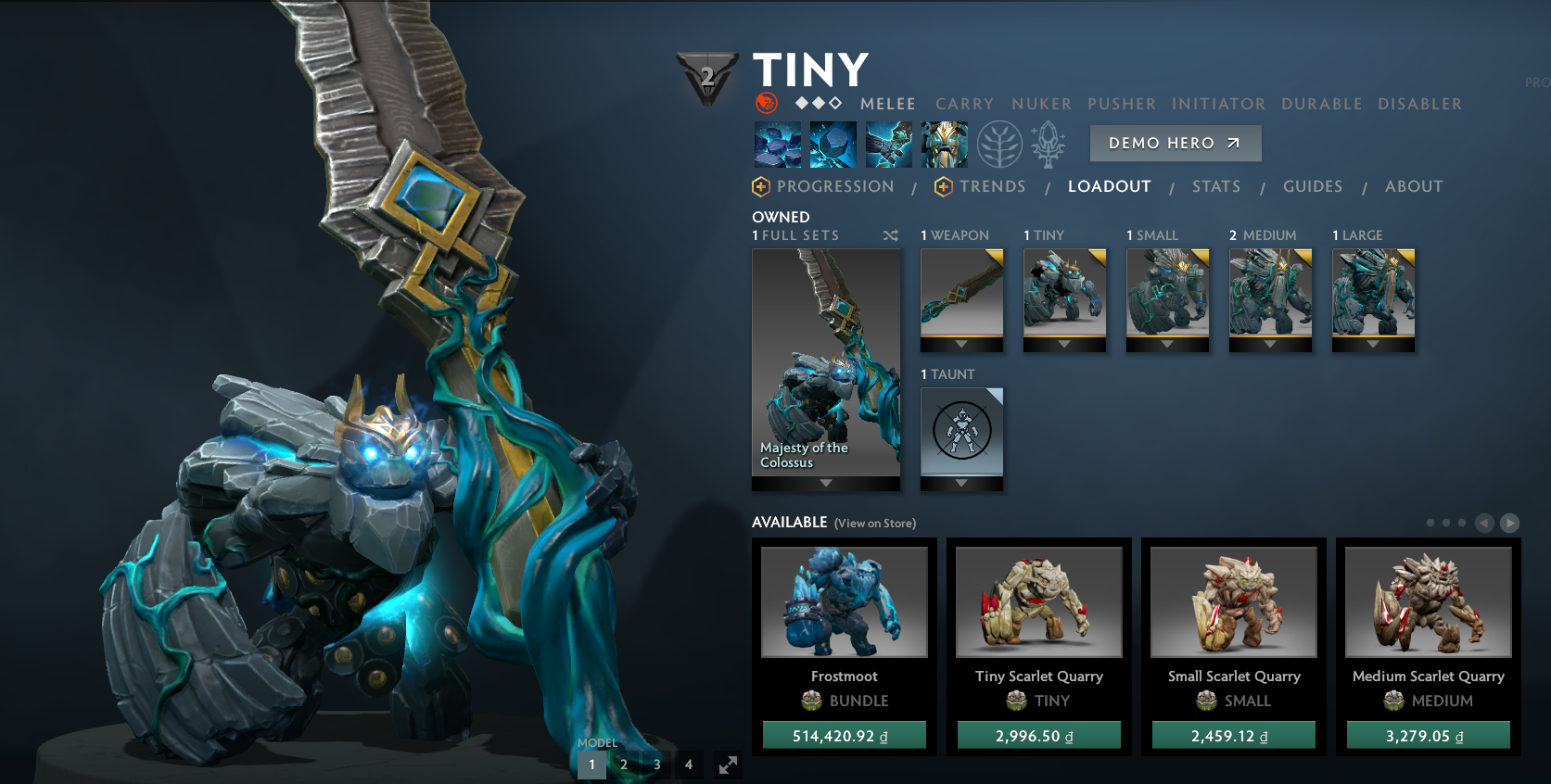
Task: View the Tree Grab ability icon
Action: (x=888, y=145)
